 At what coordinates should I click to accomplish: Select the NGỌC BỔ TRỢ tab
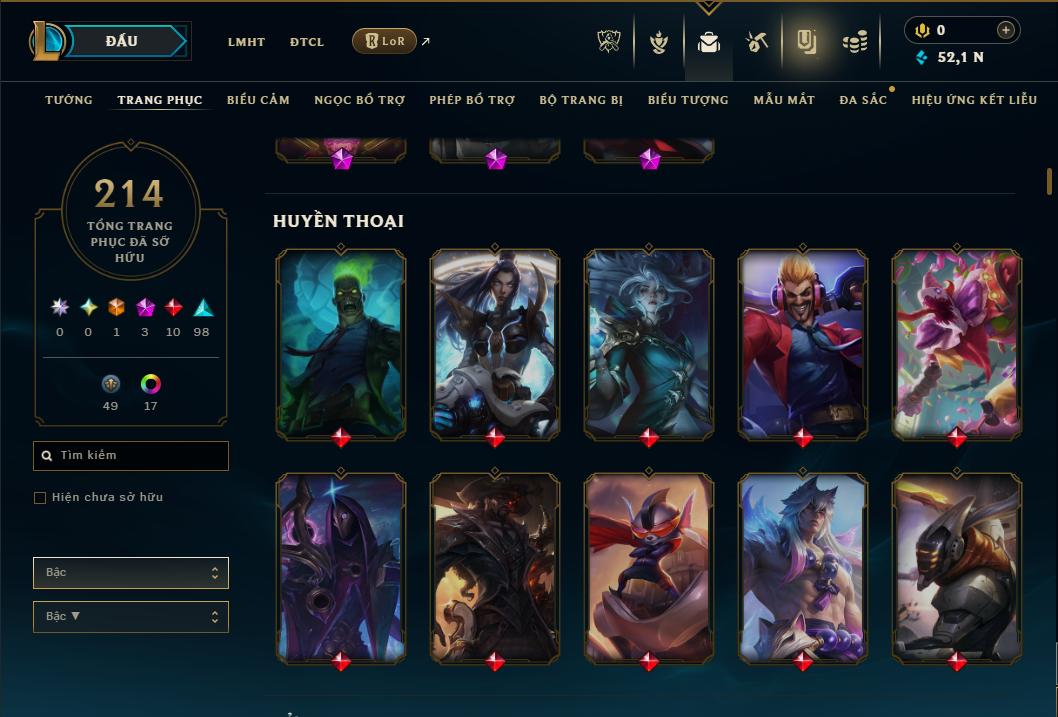(x=359, y=100)
